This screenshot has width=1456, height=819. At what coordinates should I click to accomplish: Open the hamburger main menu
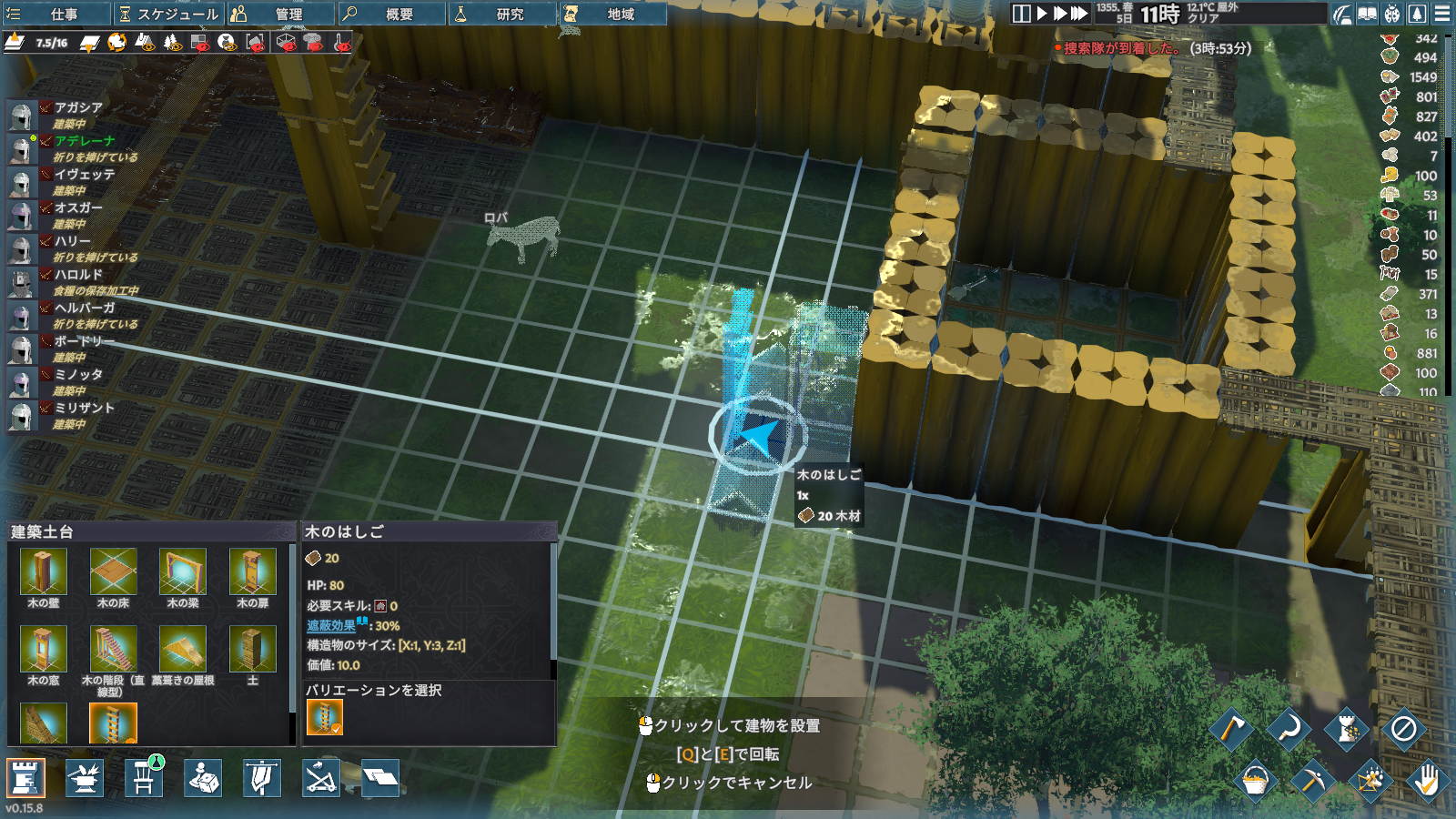1442,14
